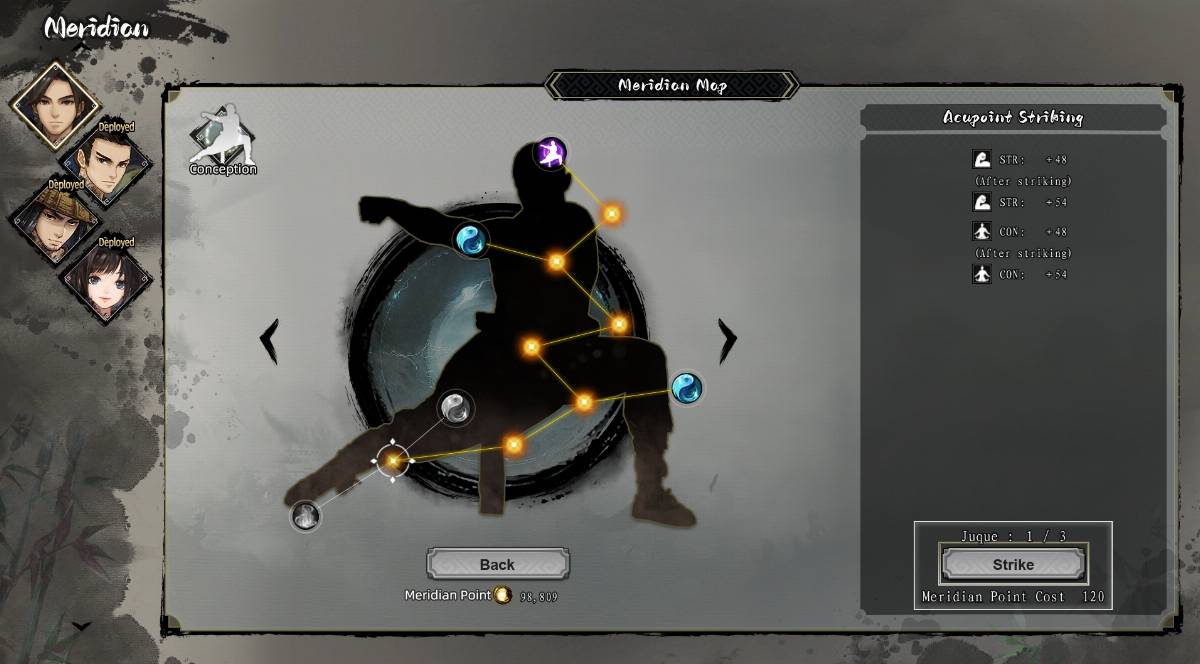Choose the highlighted acupoint with selection marker
Screen dimensions: 1200x664
click(392, 460)
